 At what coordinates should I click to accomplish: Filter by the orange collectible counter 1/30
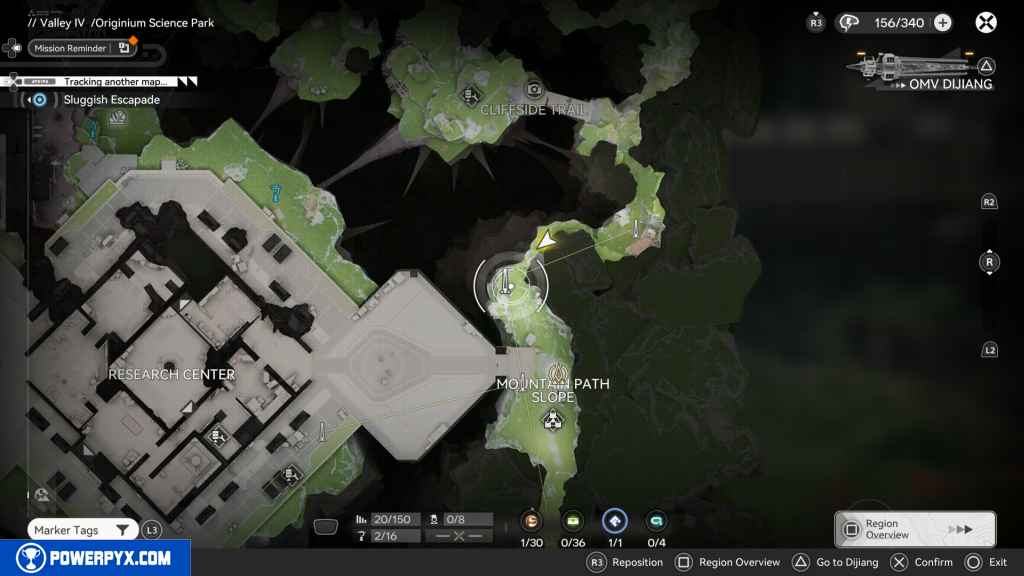pyautogui.click(x=532, y=521)
